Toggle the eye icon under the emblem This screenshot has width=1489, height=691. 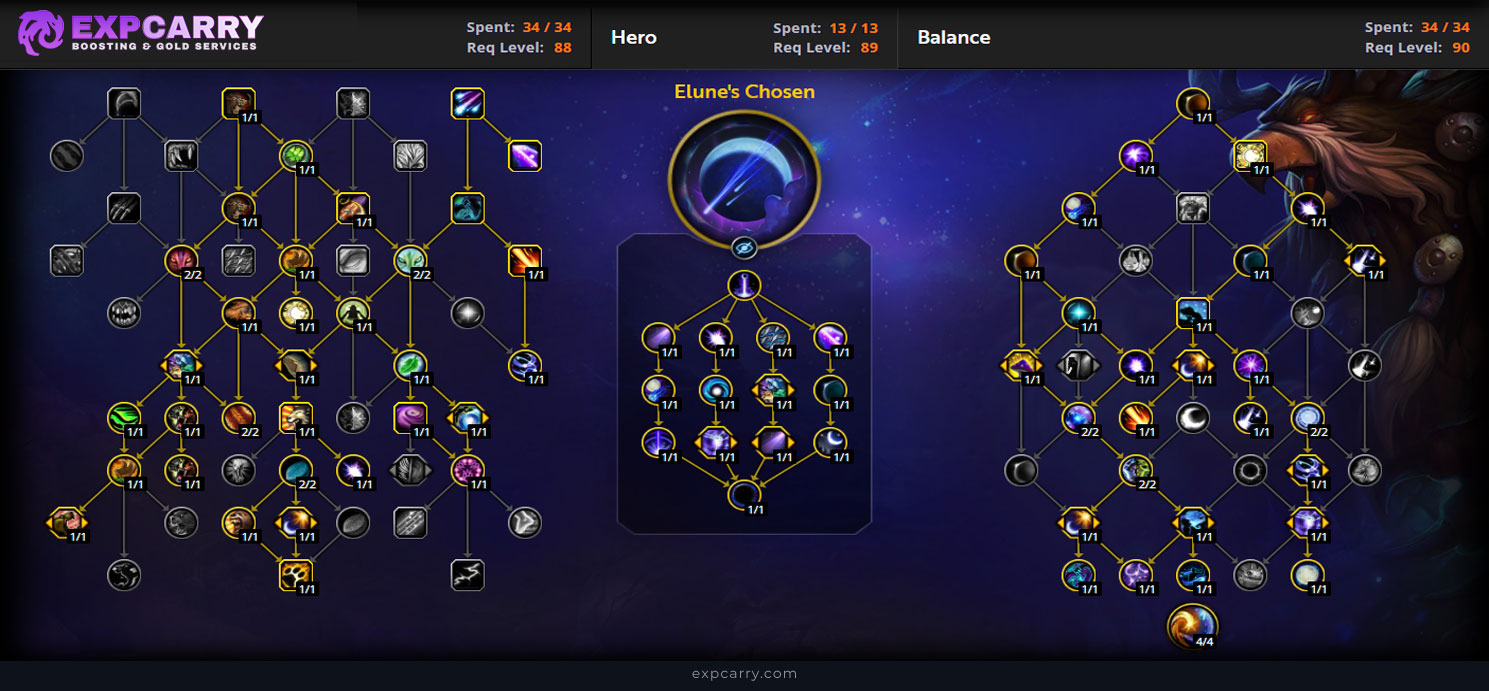743,248
